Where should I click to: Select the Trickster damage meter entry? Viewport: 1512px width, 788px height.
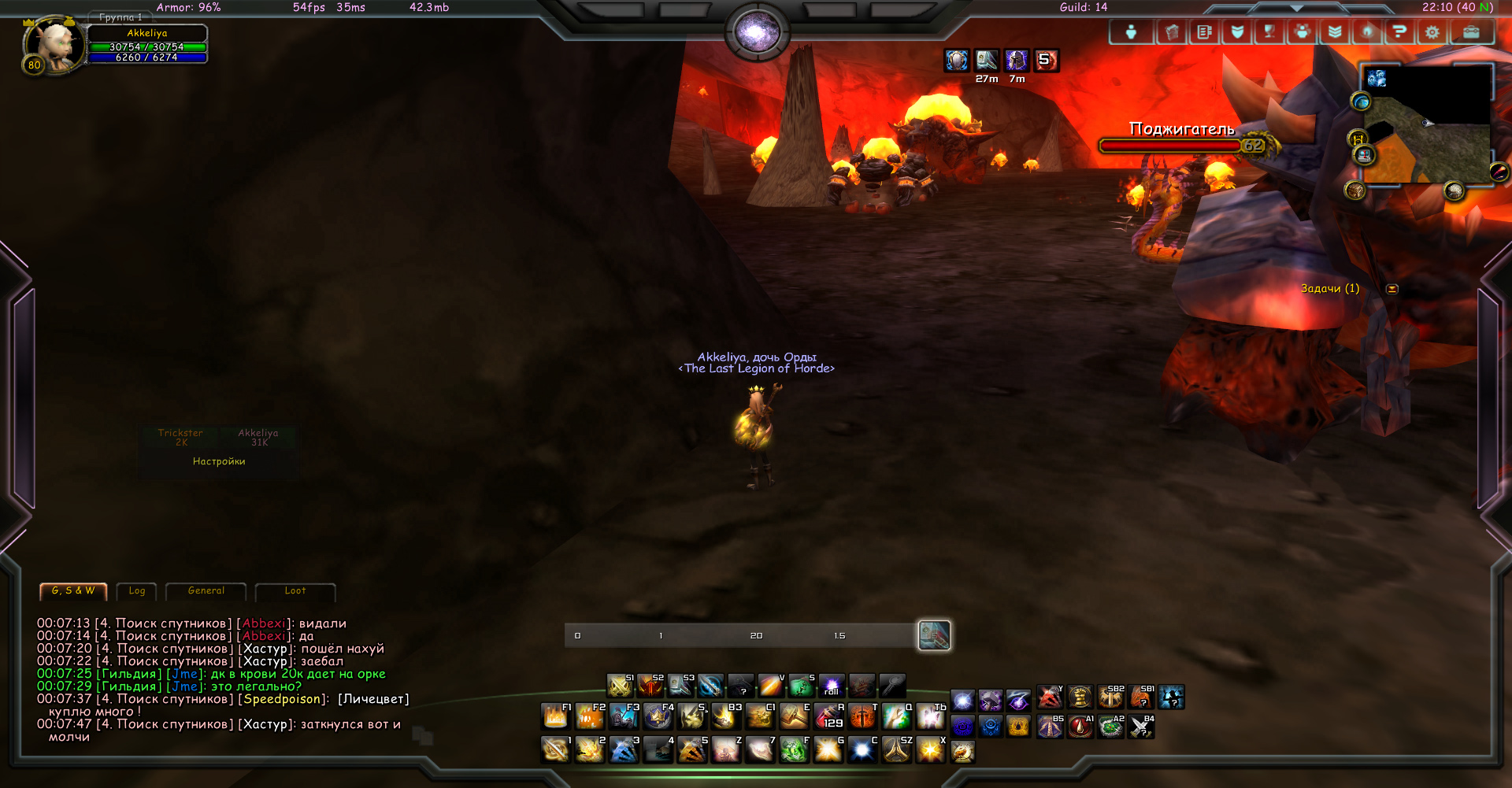180,438
